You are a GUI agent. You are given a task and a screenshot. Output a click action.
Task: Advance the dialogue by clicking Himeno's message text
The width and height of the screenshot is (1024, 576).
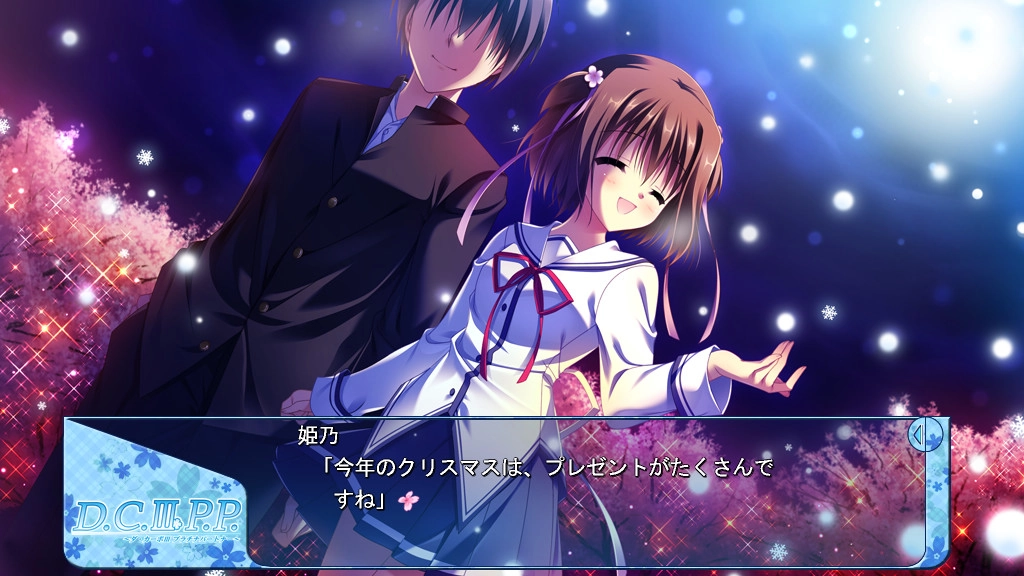546,481
